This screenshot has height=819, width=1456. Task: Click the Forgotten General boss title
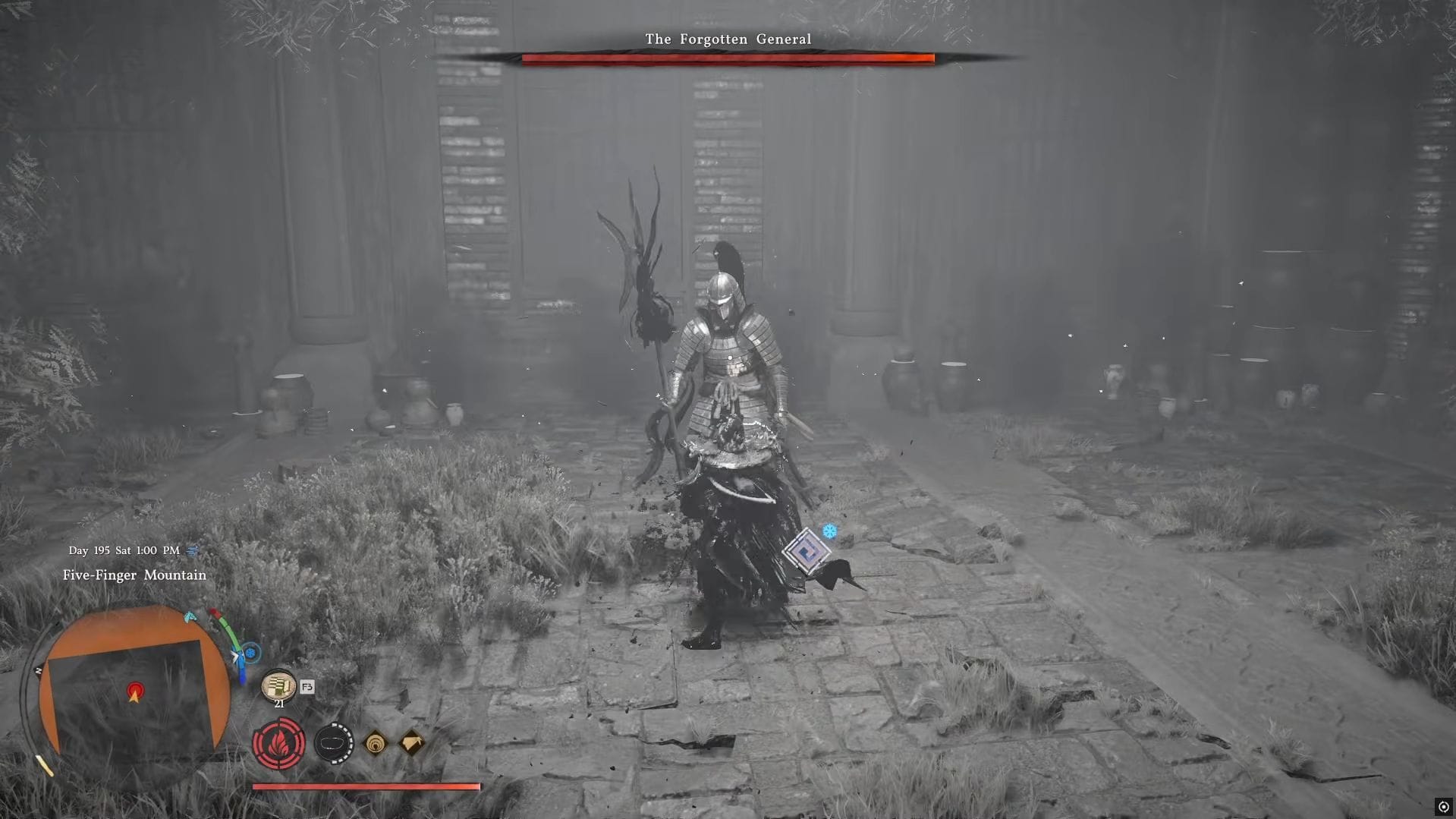[x=726, y=38]
